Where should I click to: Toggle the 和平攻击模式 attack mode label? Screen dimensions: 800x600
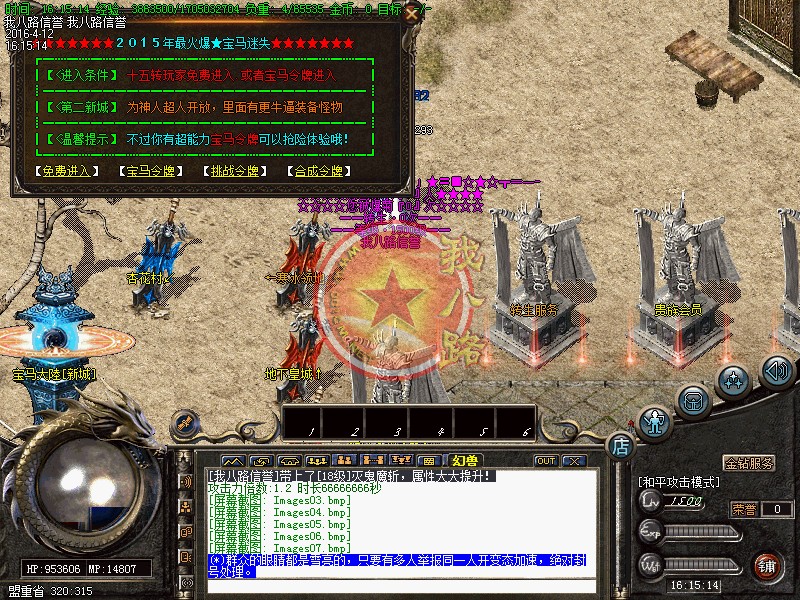click(x=678, y=482)
